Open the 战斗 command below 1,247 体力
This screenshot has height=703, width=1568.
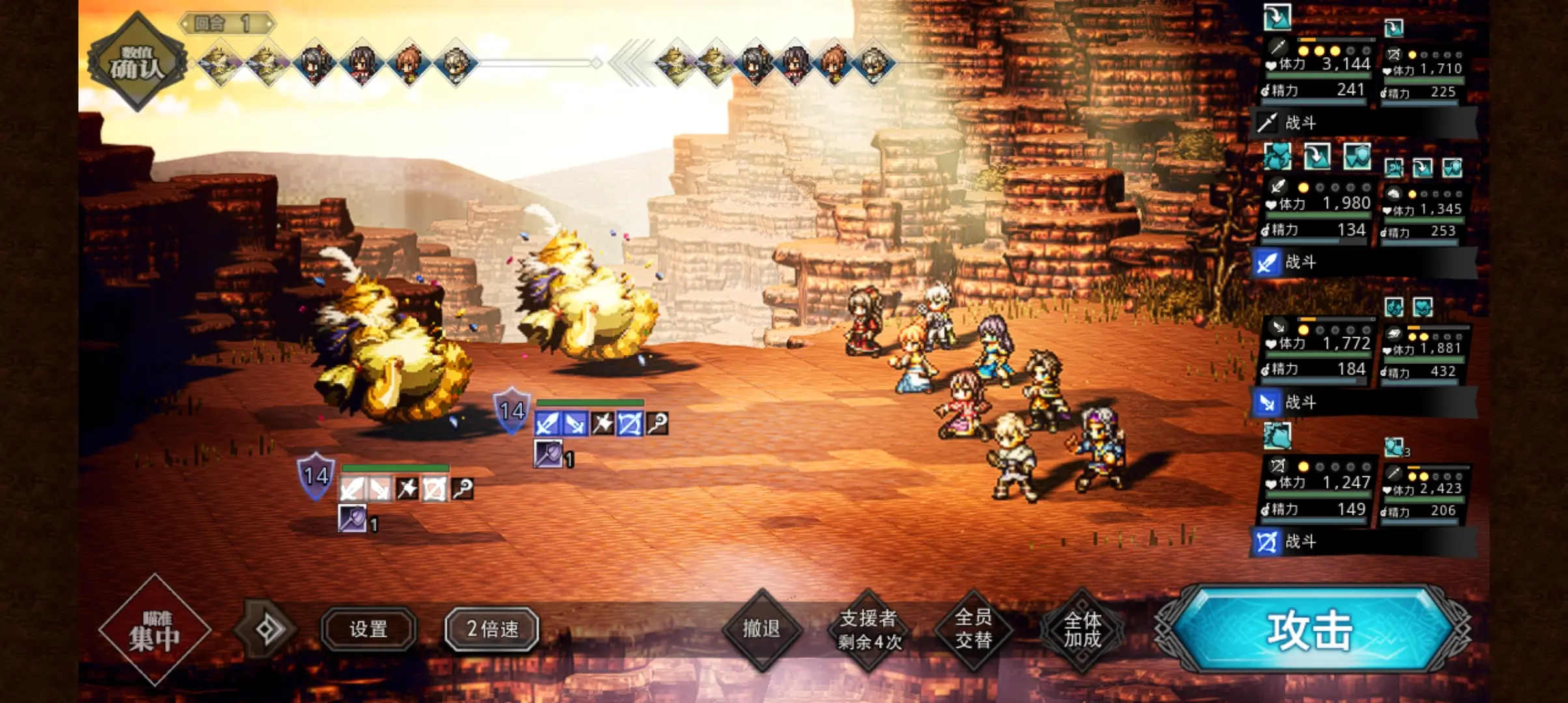click(x=1362, y=542)
